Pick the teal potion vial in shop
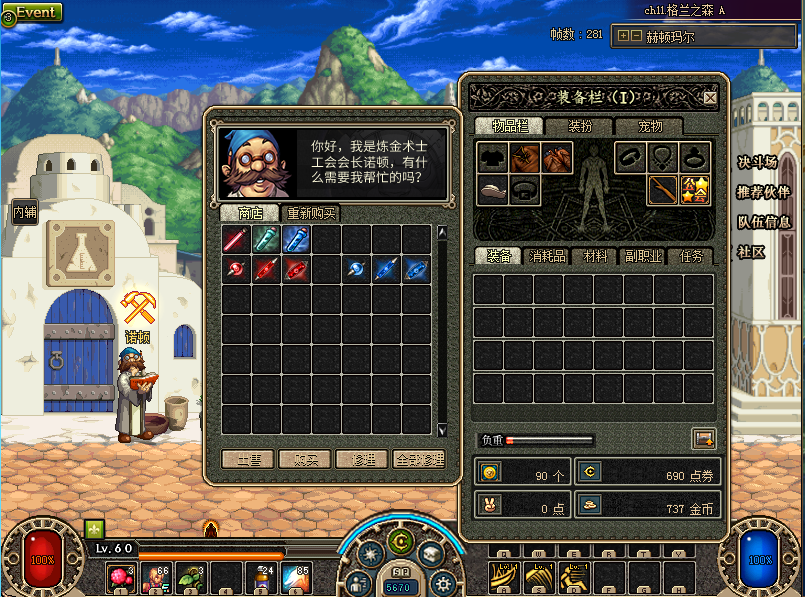The width and height of the screenshot is (805, 597). (266, 239)
